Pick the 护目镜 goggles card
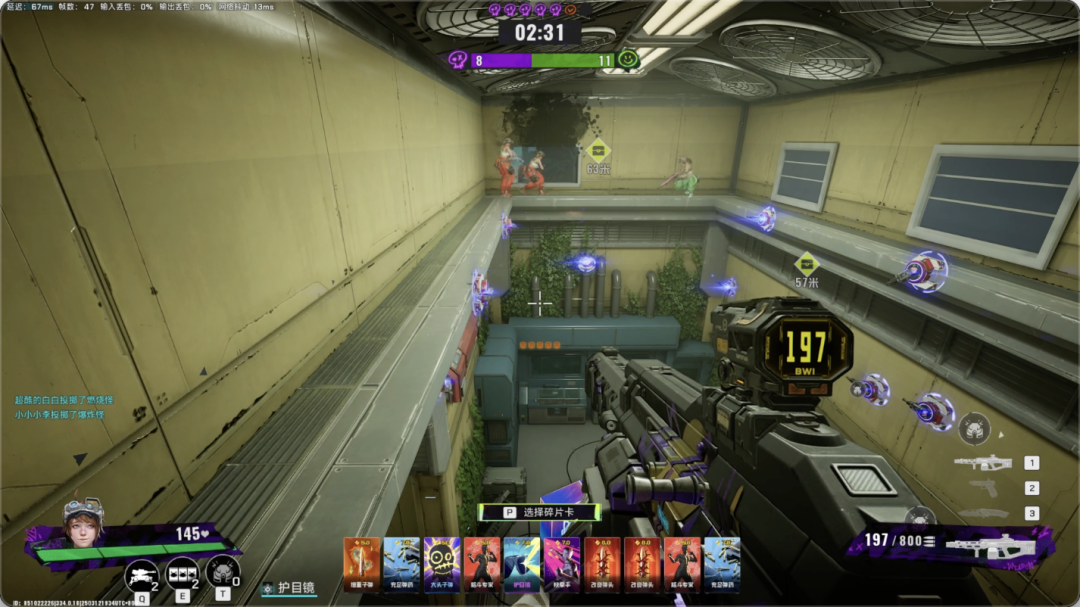This screenshot has height=607, width=1080. [x=522, y=560]
